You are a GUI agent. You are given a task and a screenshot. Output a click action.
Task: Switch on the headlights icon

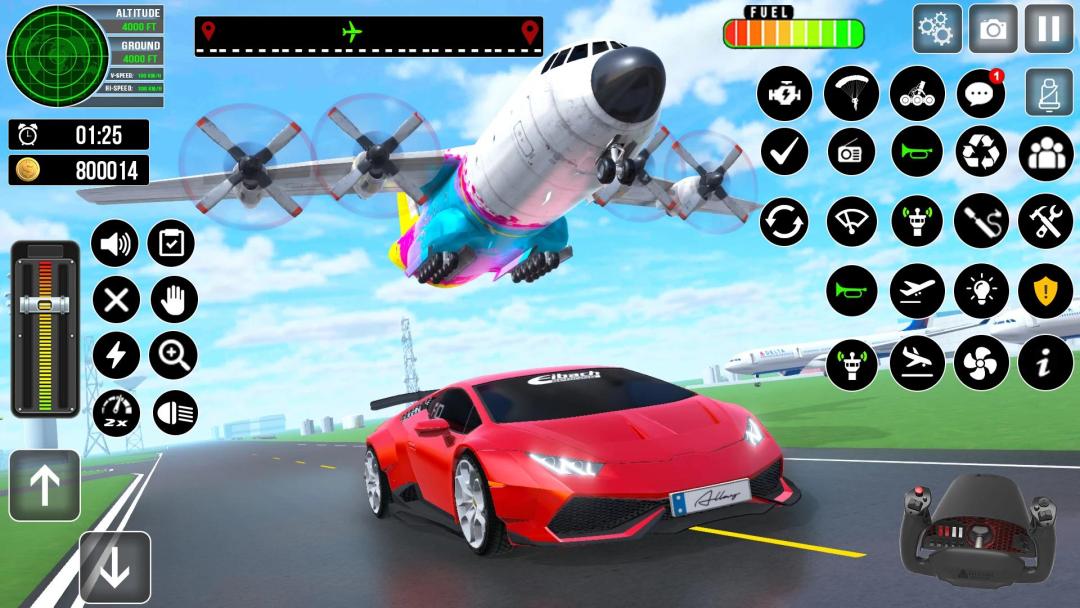point(175,412)
